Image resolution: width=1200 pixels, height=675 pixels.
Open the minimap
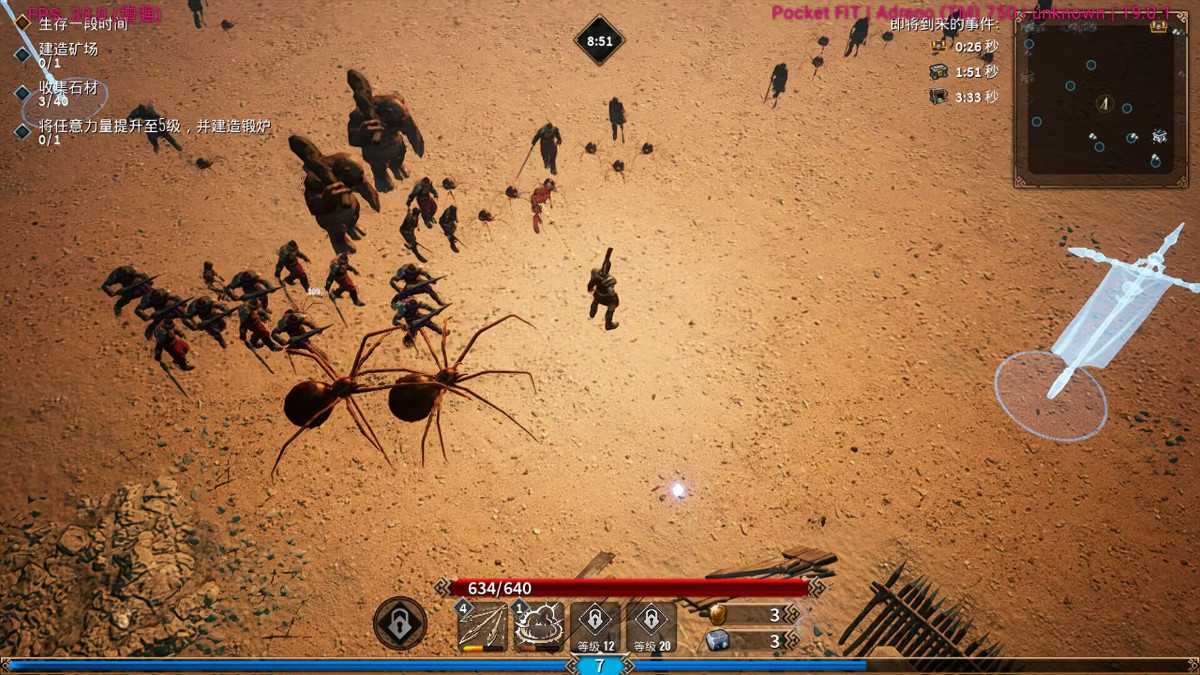pos(1103,100)
